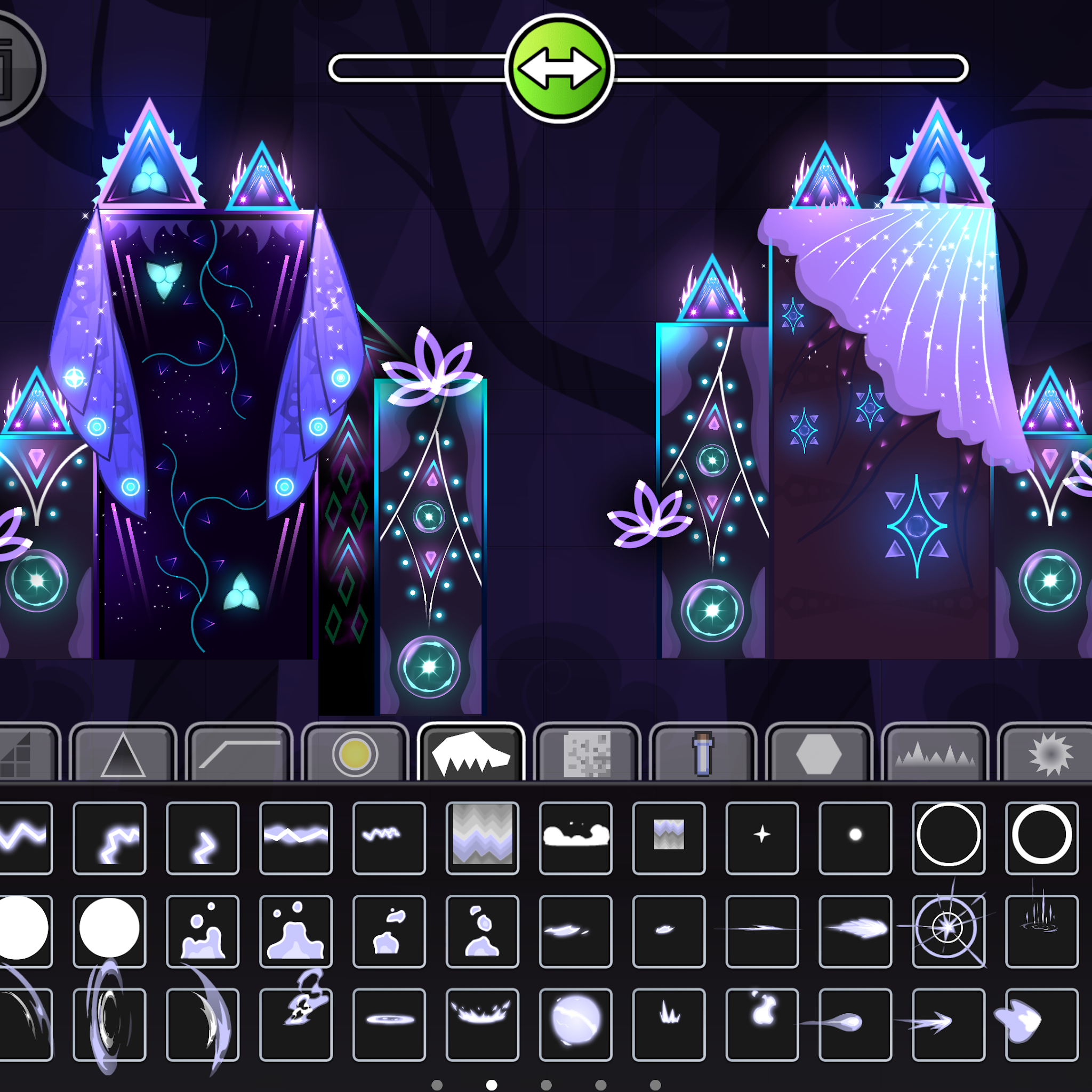
Task: Click the green arrow slider handle
Action: 559,68
